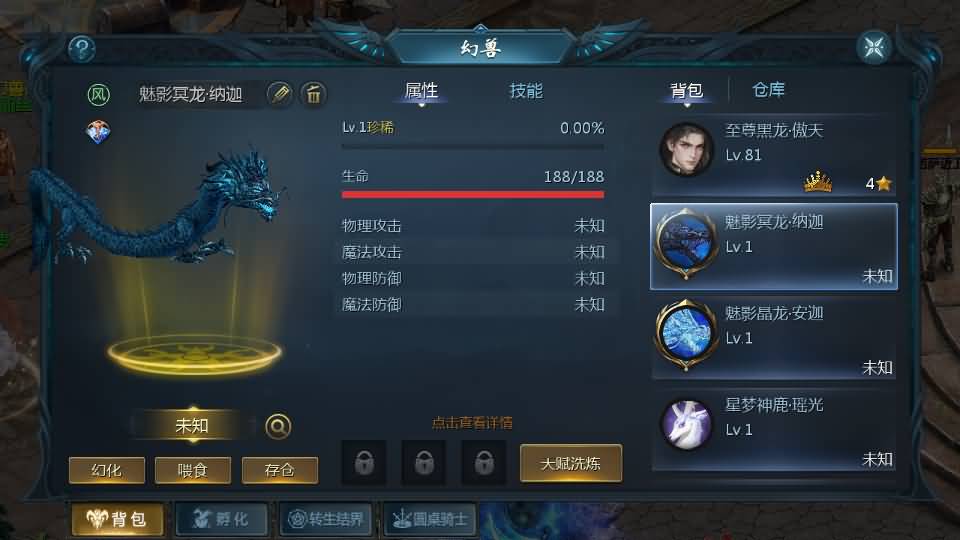960x540 pixels.
Task: Rename pet with the pencil icon
Action: [280, 94]
